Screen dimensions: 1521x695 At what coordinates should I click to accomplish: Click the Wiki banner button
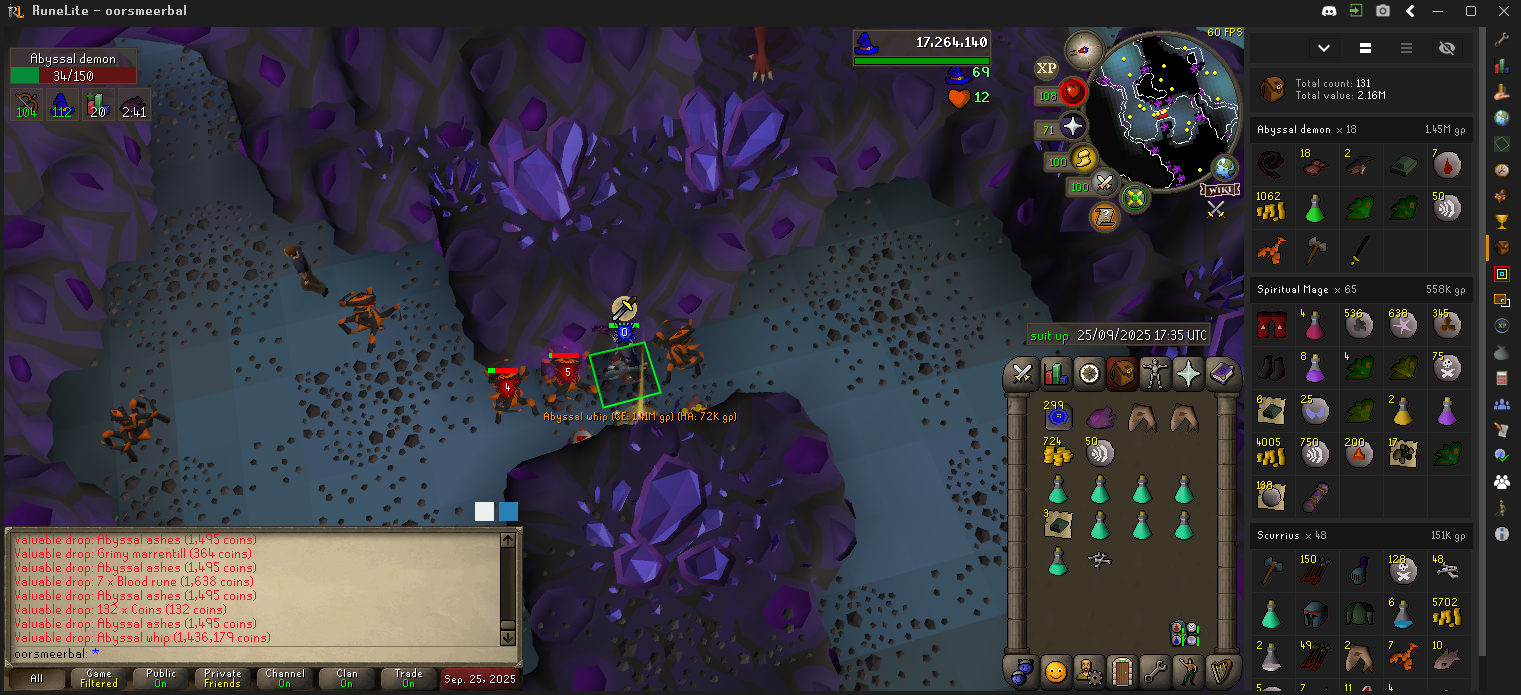tap(1216, 189)
